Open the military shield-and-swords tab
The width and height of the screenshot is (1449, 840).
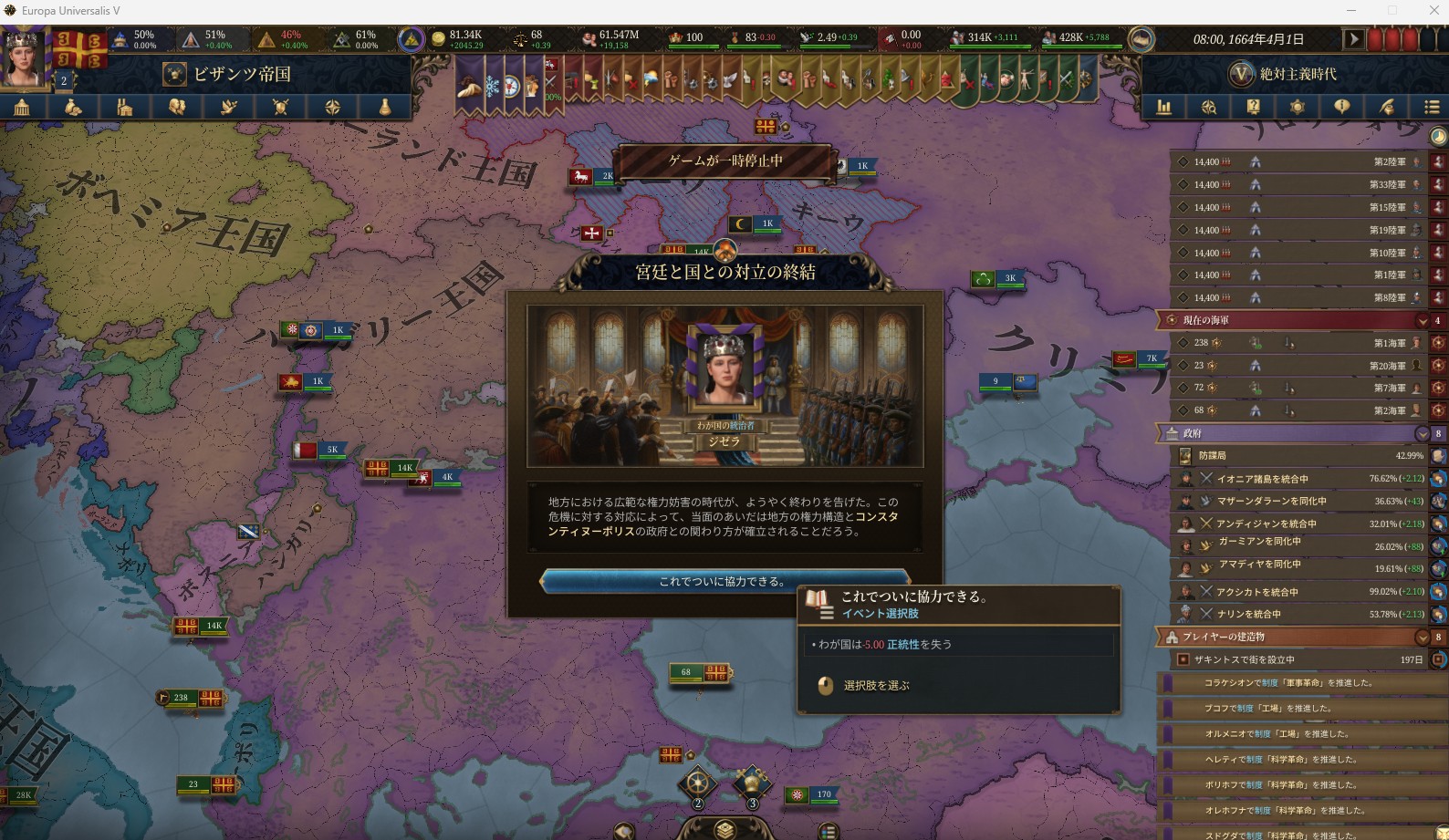(281, 107)
